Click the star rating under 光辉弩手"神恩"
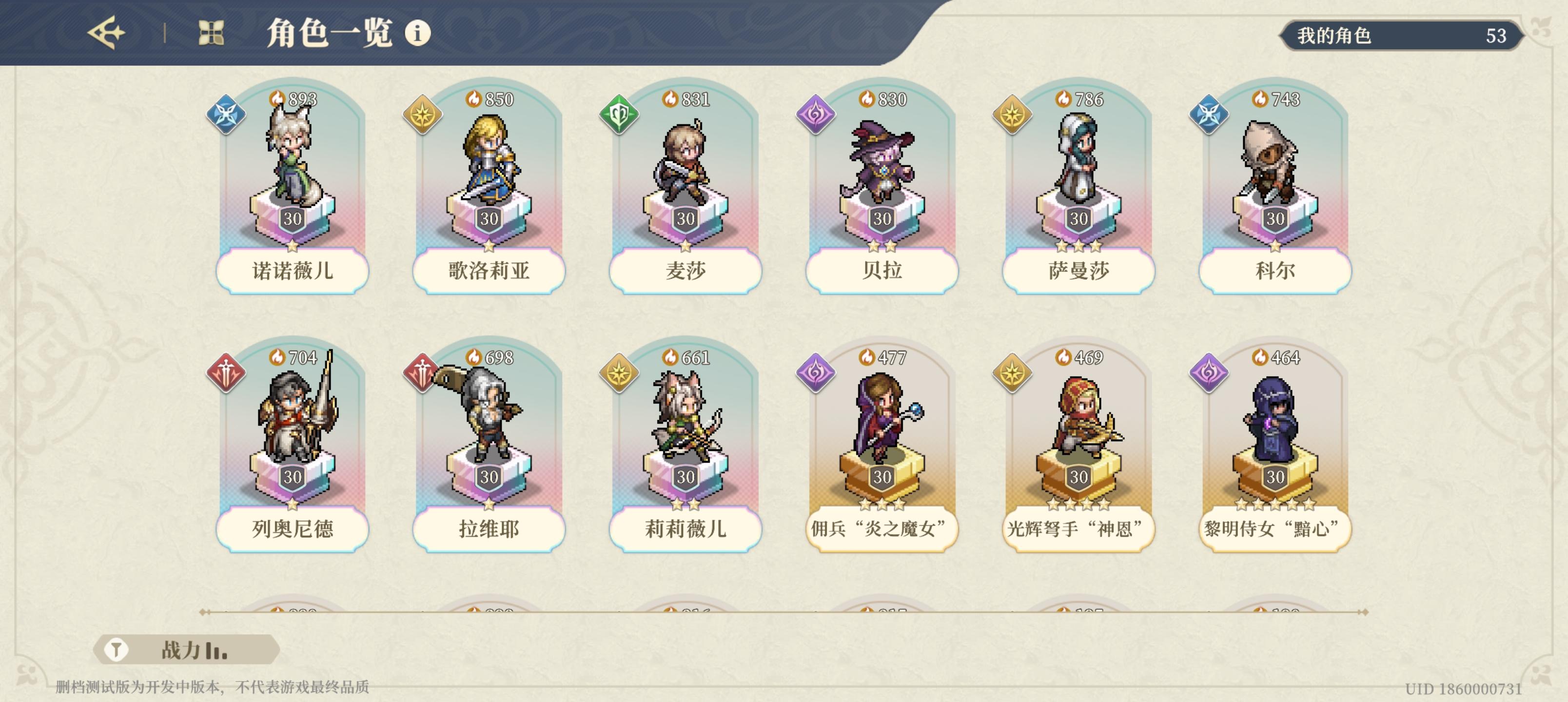Viewport: 1568px width, 702px height. click(1078, 504)
